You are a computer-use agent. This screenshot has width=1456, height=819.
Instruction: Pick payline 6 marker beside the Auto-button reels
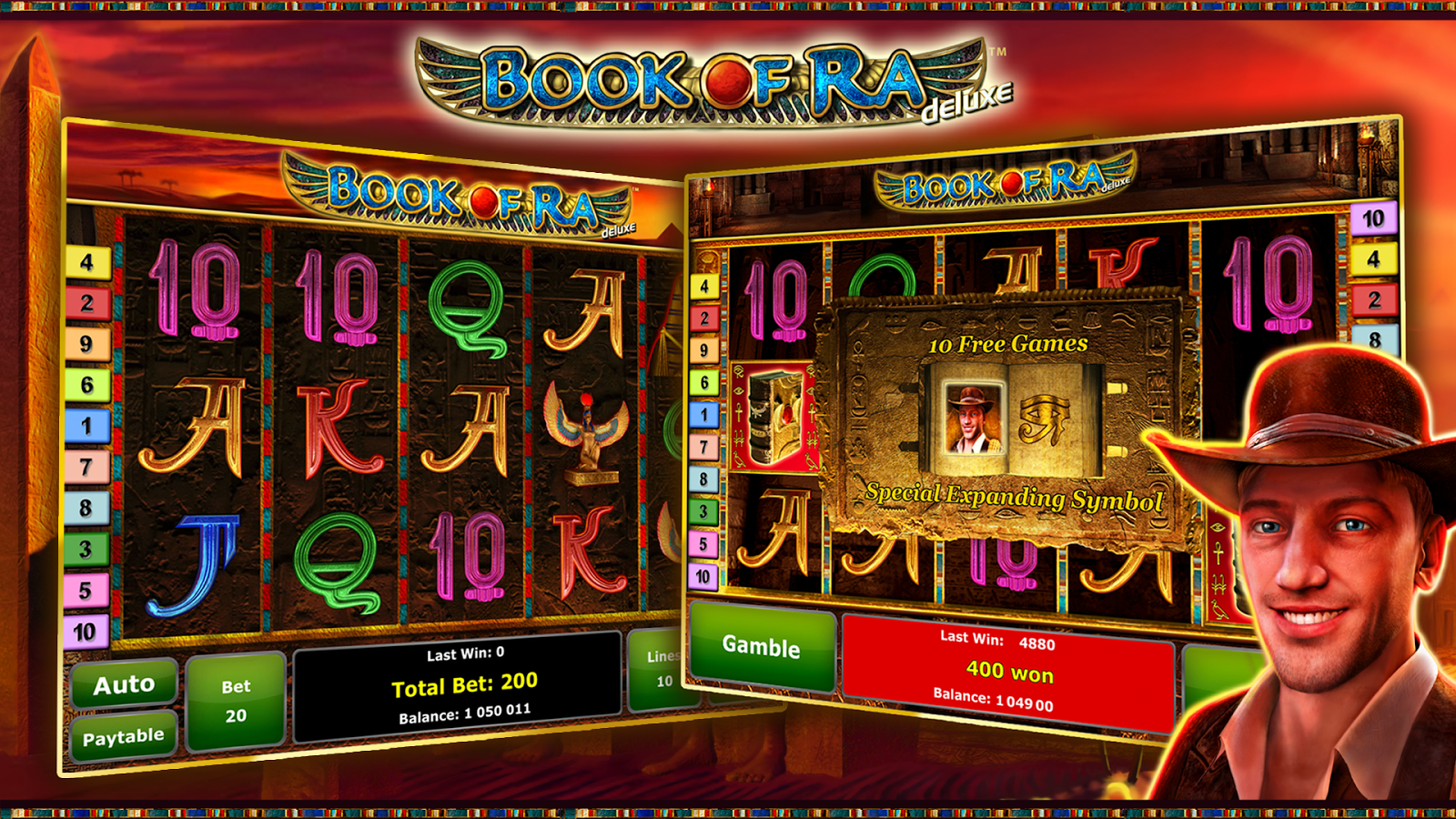[87, 385]
